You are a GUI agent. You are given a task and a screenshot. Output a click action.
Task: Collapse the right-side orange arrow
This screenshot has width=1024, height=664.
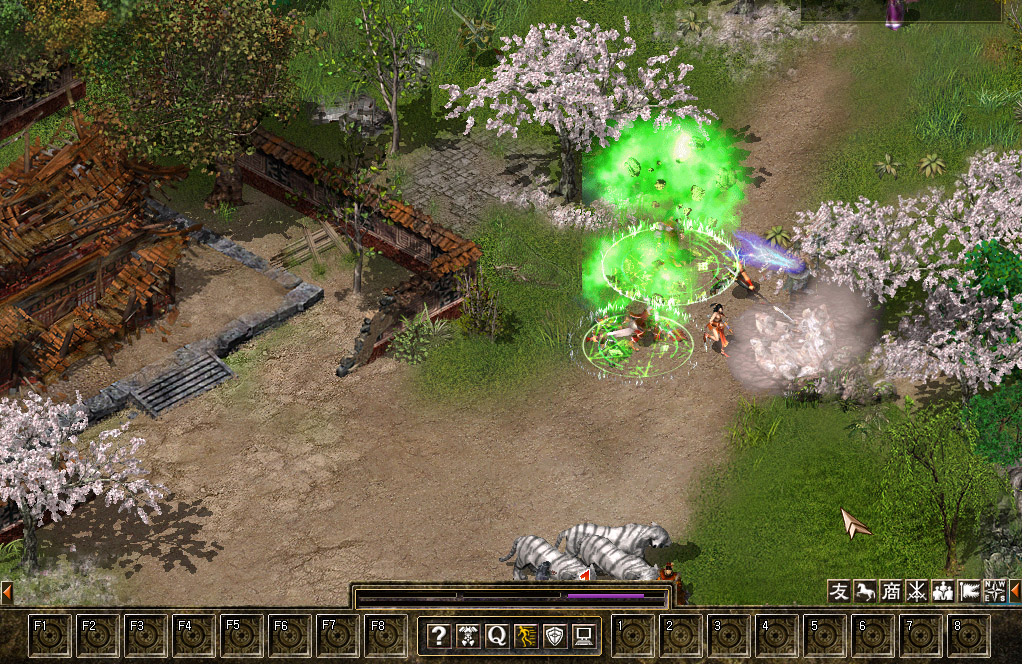(x=1015, y=591)
